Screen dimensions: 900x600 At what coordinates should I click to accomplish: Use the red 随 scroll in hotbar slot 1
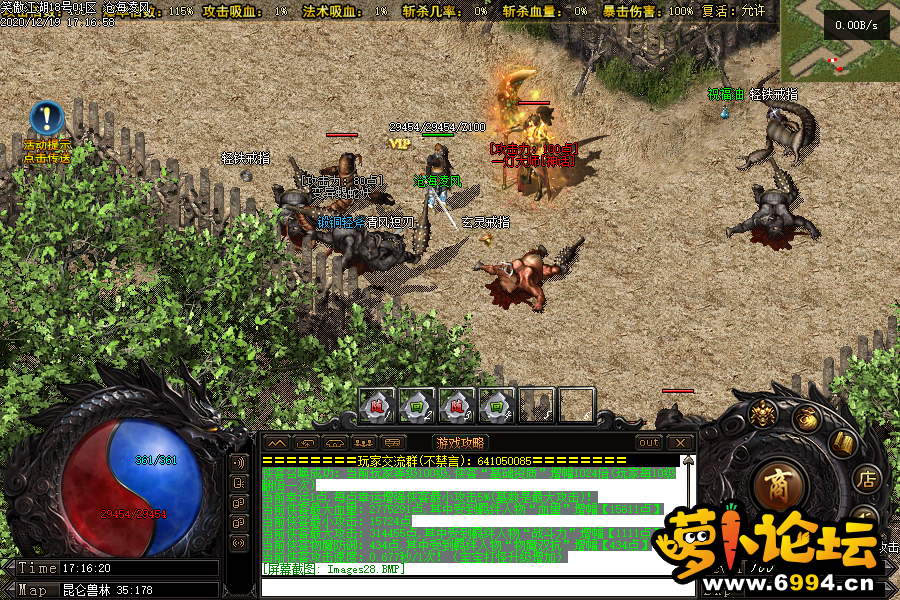click(x=377, y=405)
